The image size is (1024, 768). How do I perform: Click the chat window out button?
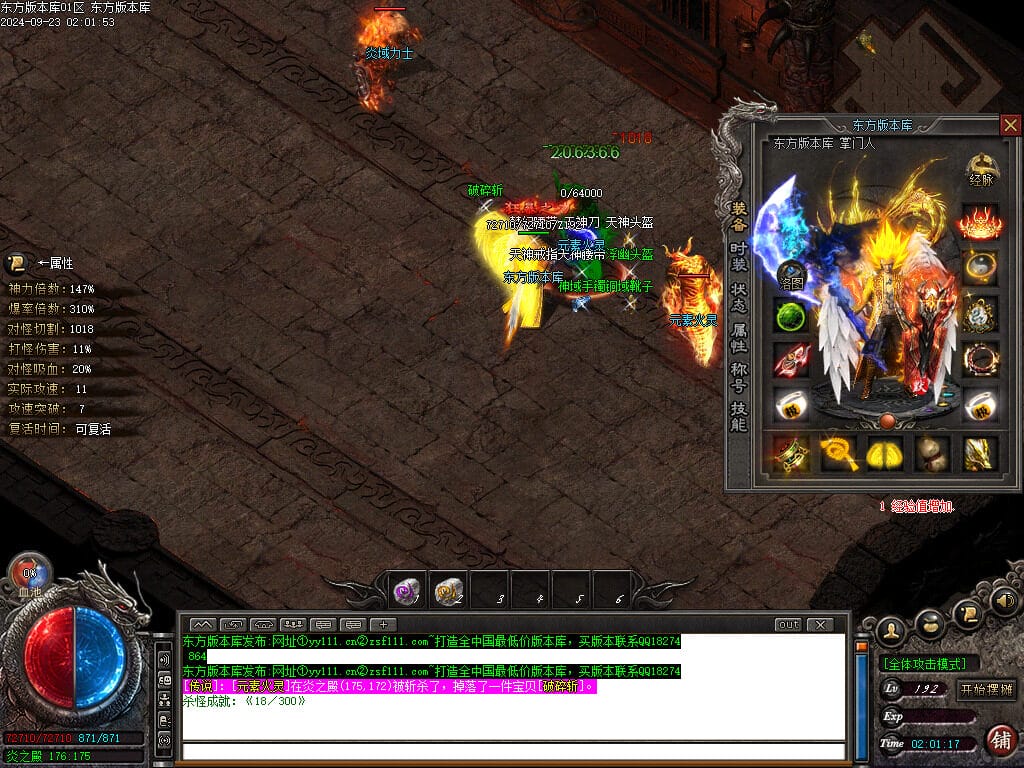788,624
